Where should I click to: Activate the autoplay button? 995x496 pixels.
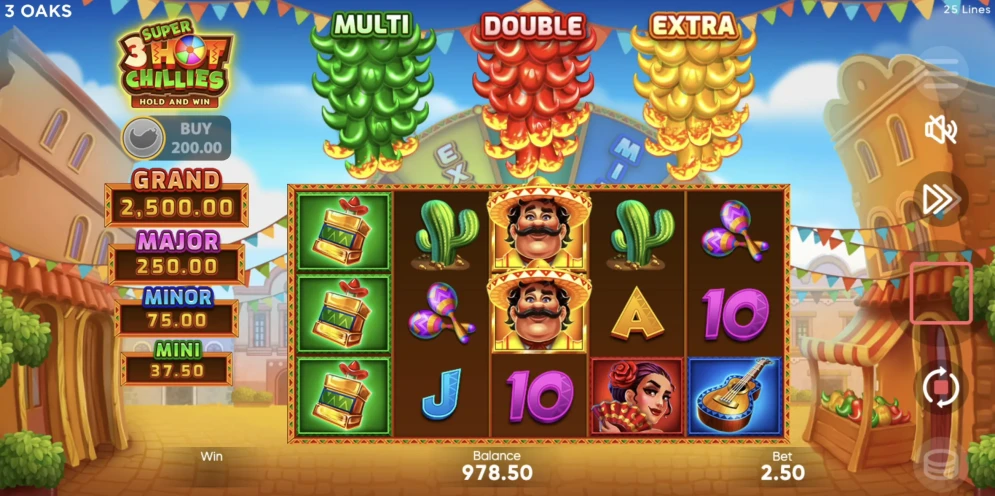[941, 386]
